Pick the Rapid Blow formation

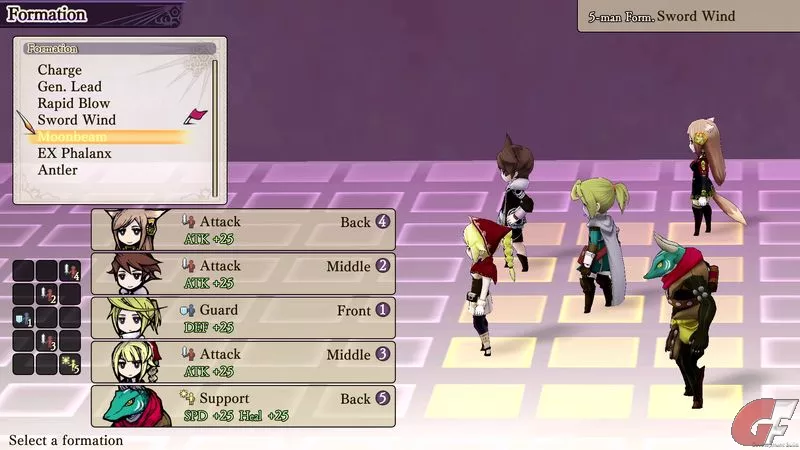tap(74, 103)
